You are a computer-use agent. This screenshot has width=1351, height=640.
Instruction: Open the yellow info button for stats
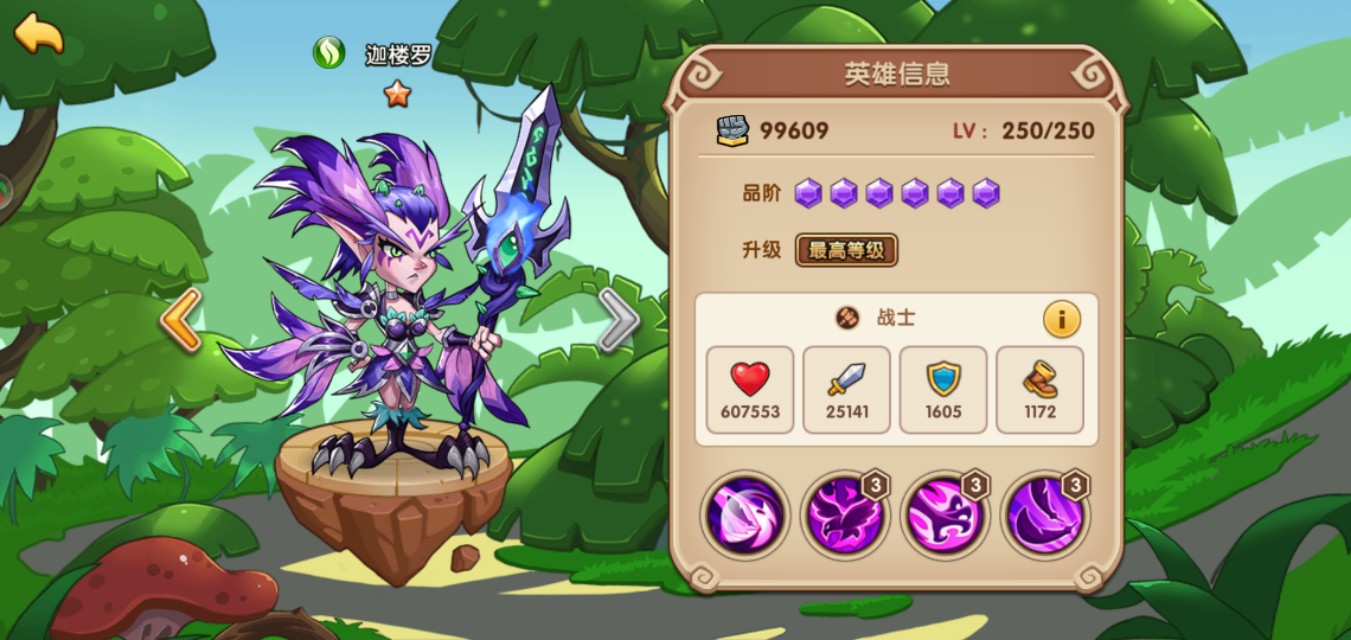pos(1061,319)
